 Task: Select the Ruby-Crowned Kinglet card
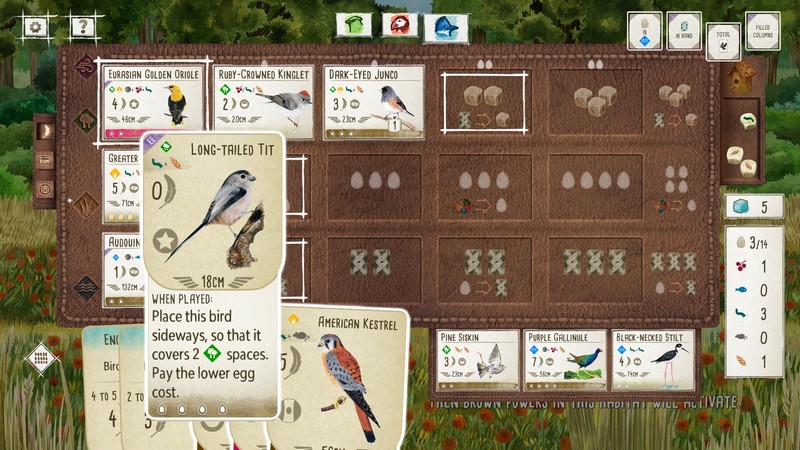pyautogui.click(x=264, y=102)
